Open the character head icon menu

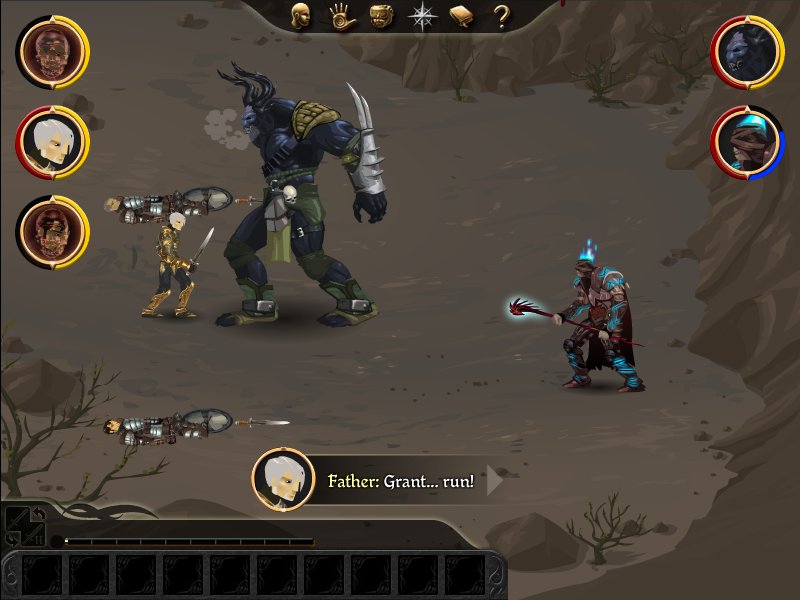(300, 16)
